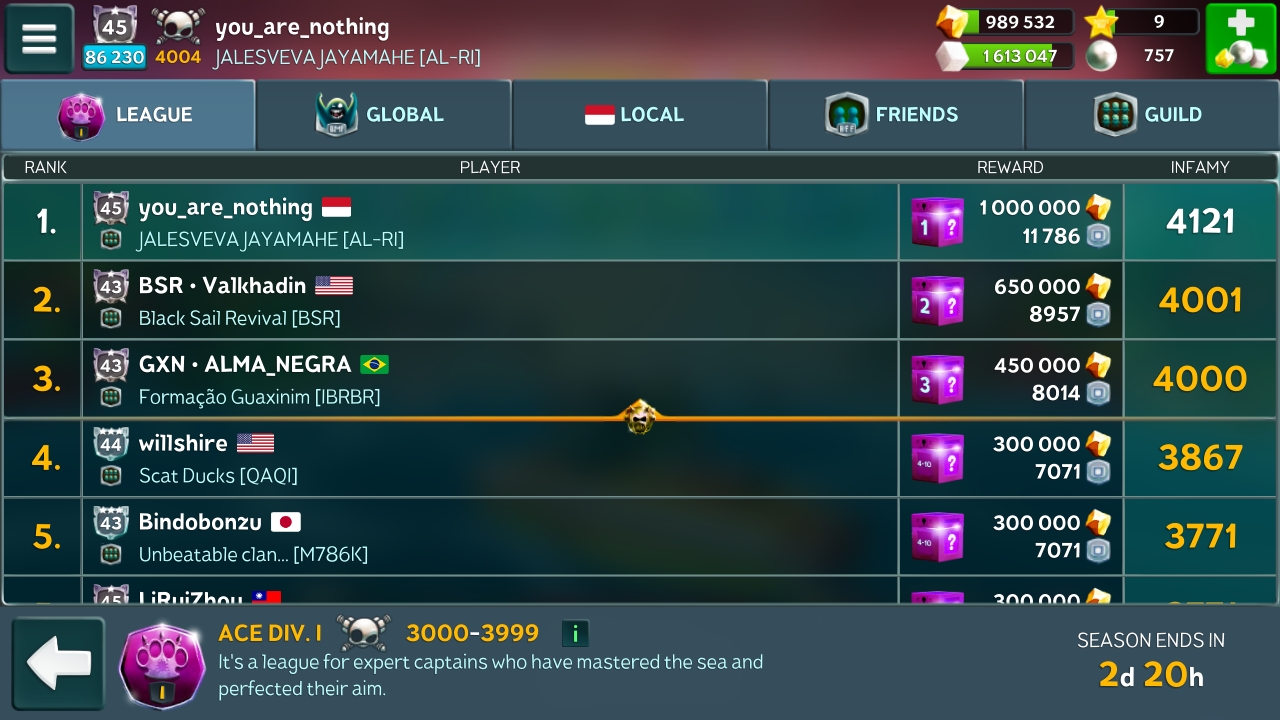Go back with the white arrow button
The height and width of the screenshot is (720, 1280).
(58, 663)
